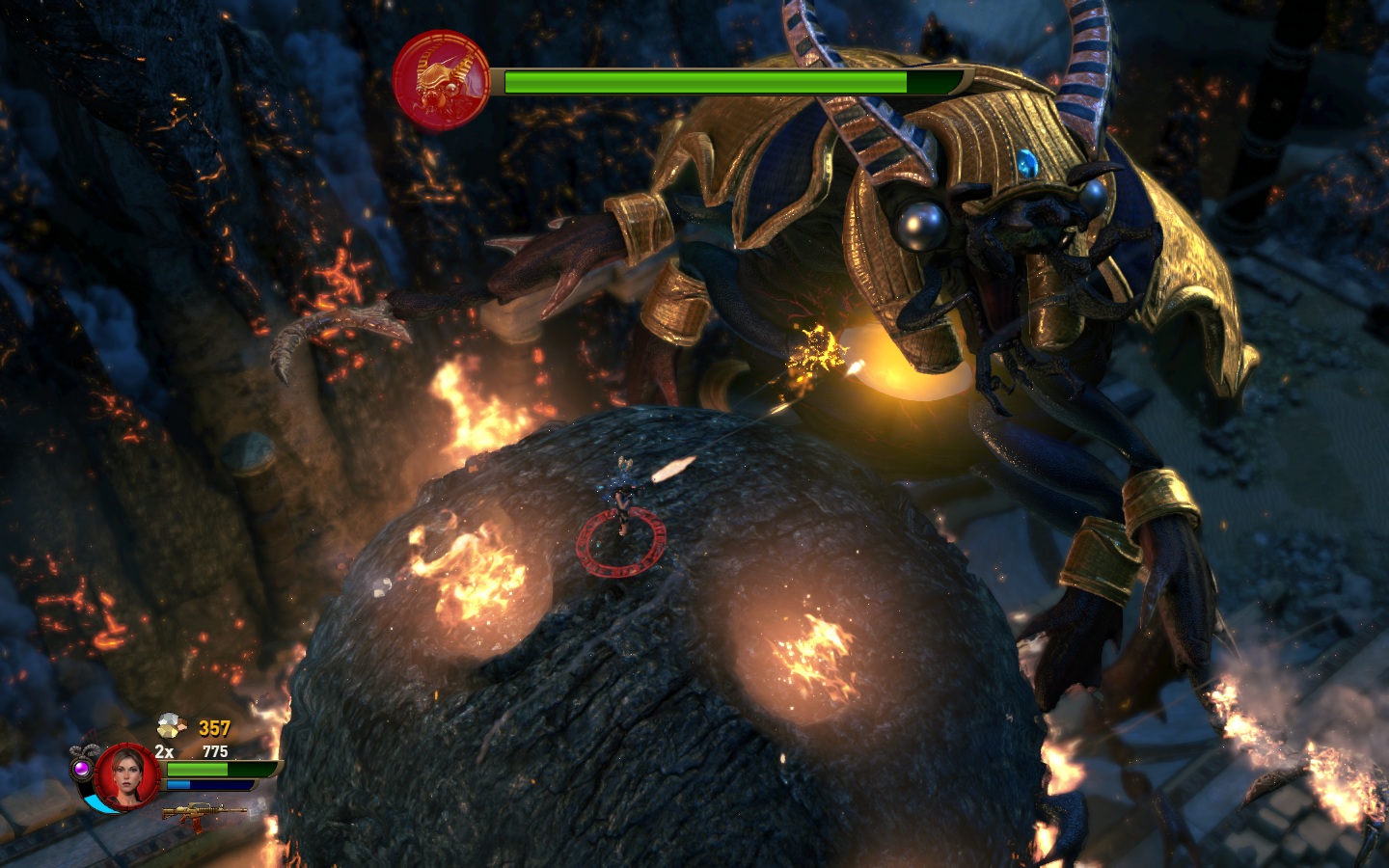Select Lara's character portrait
This screenshot has width=1389, height=868.
pyautogui.click(x=126, y=774)
